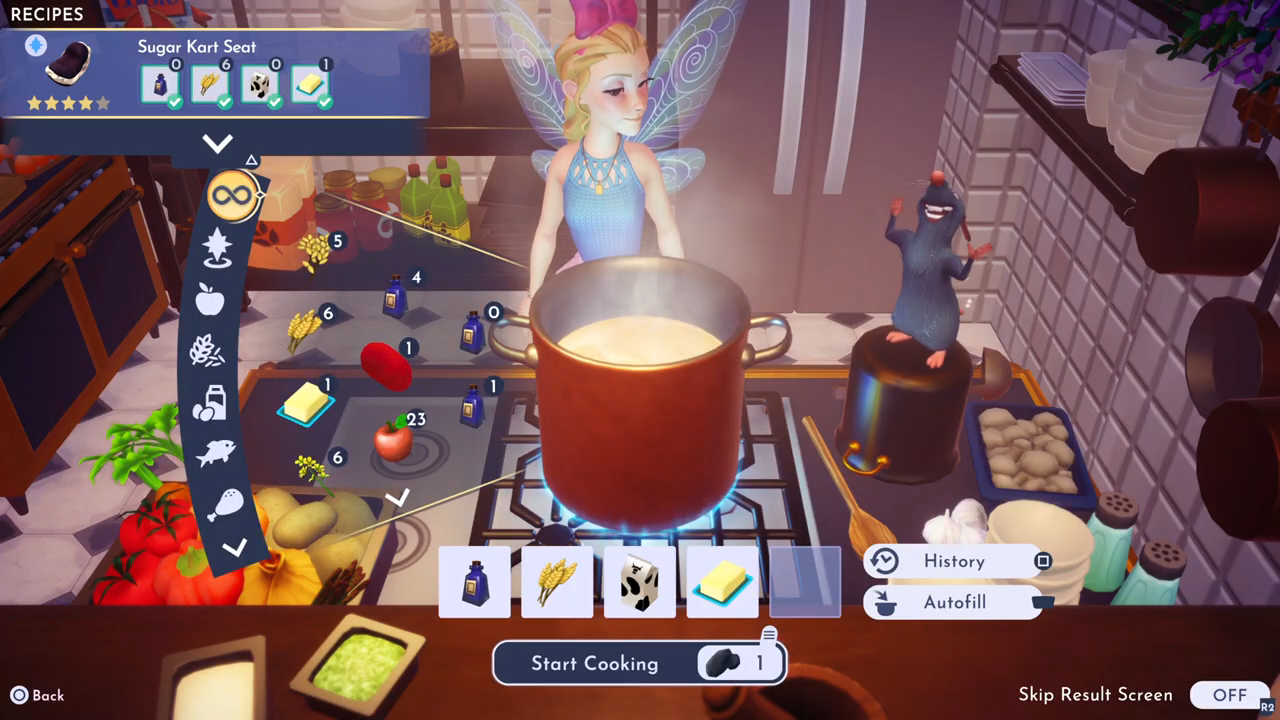Toggle the Skip Result Screen switch

pyautogui.click(x=1229, y=695)
